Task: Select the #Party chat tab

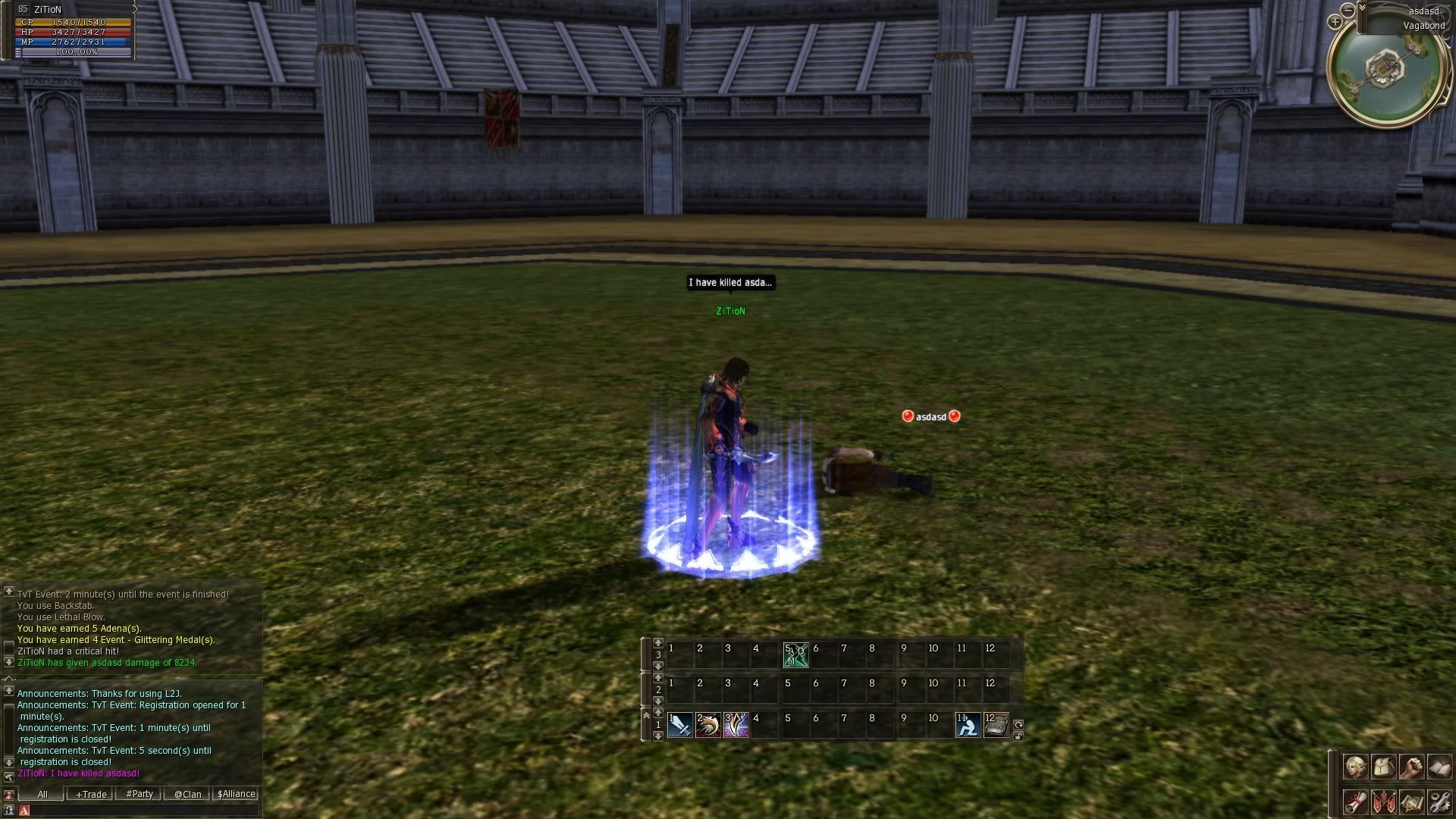Action: [x=140, y=794]
